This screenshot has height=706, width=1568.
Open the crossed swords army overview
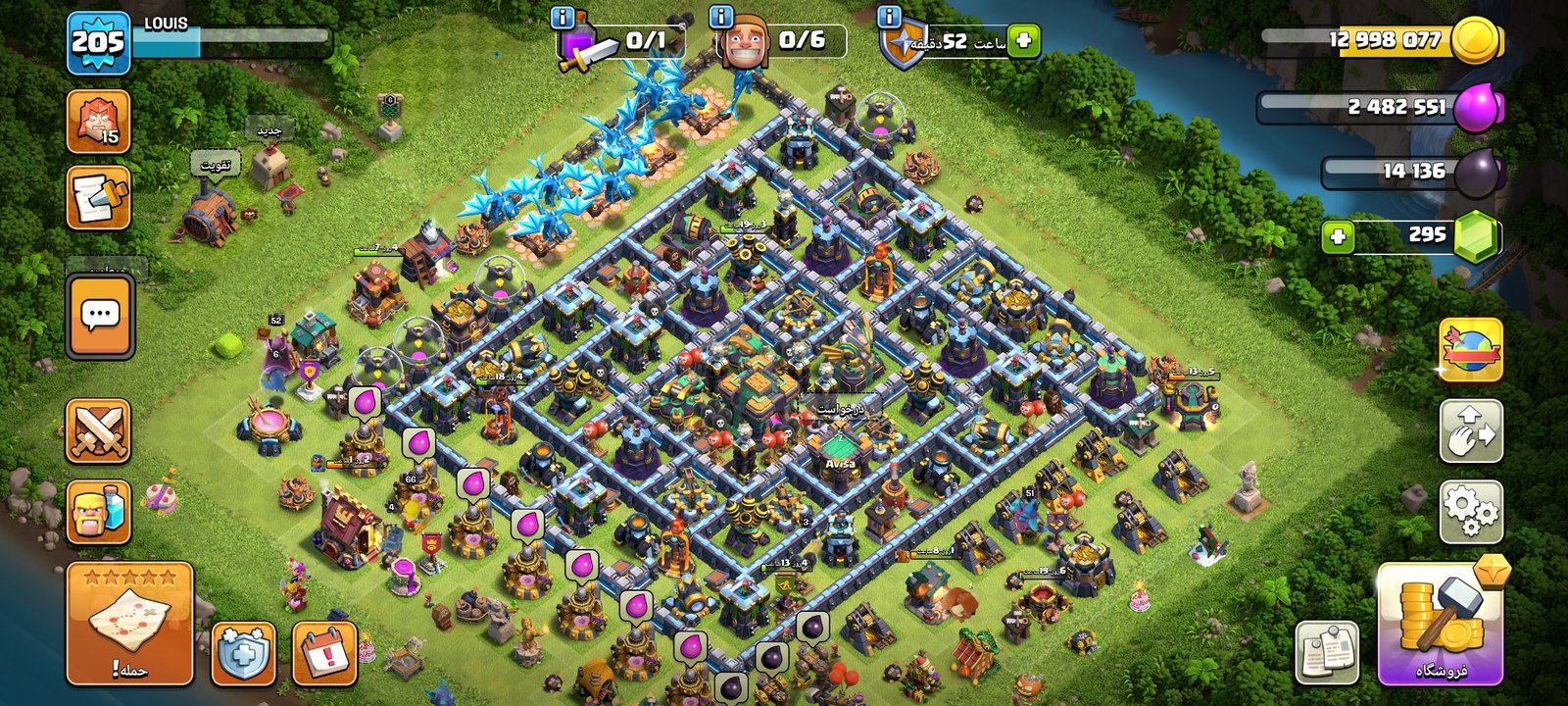click(98, 430)
